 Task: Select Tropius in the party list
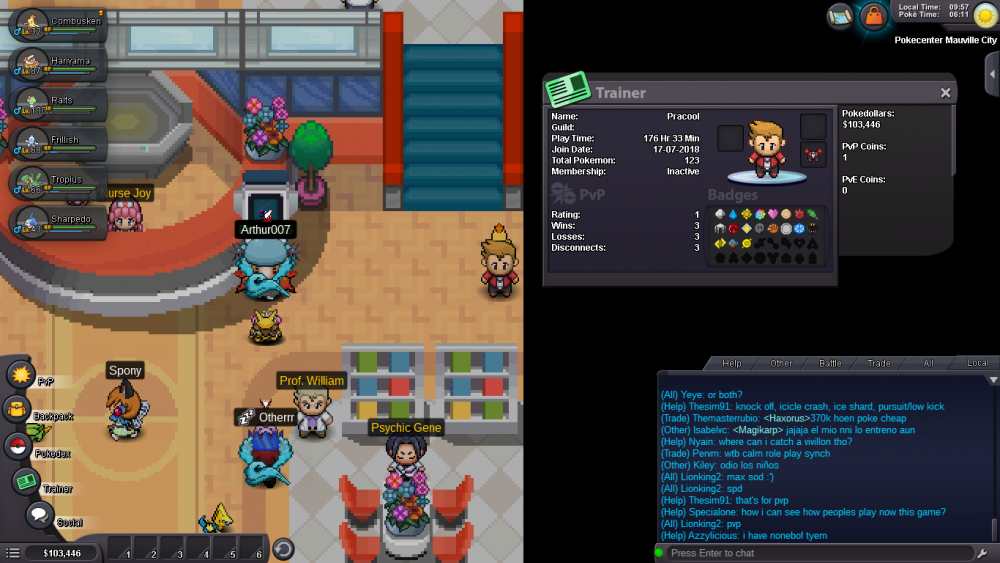point(55,183)
